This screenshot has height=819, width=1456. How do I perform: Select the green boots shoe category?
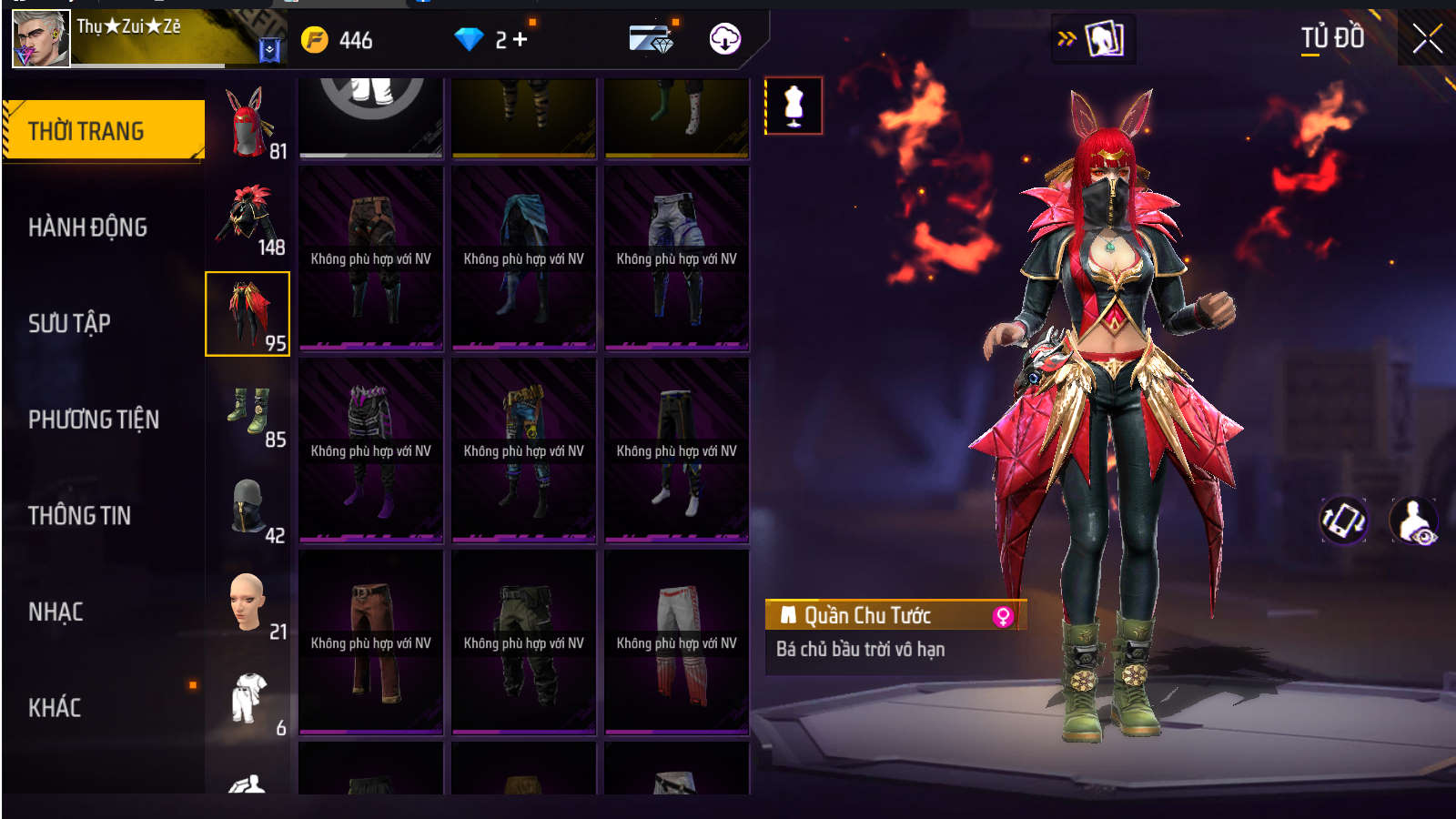click(248, 412)
